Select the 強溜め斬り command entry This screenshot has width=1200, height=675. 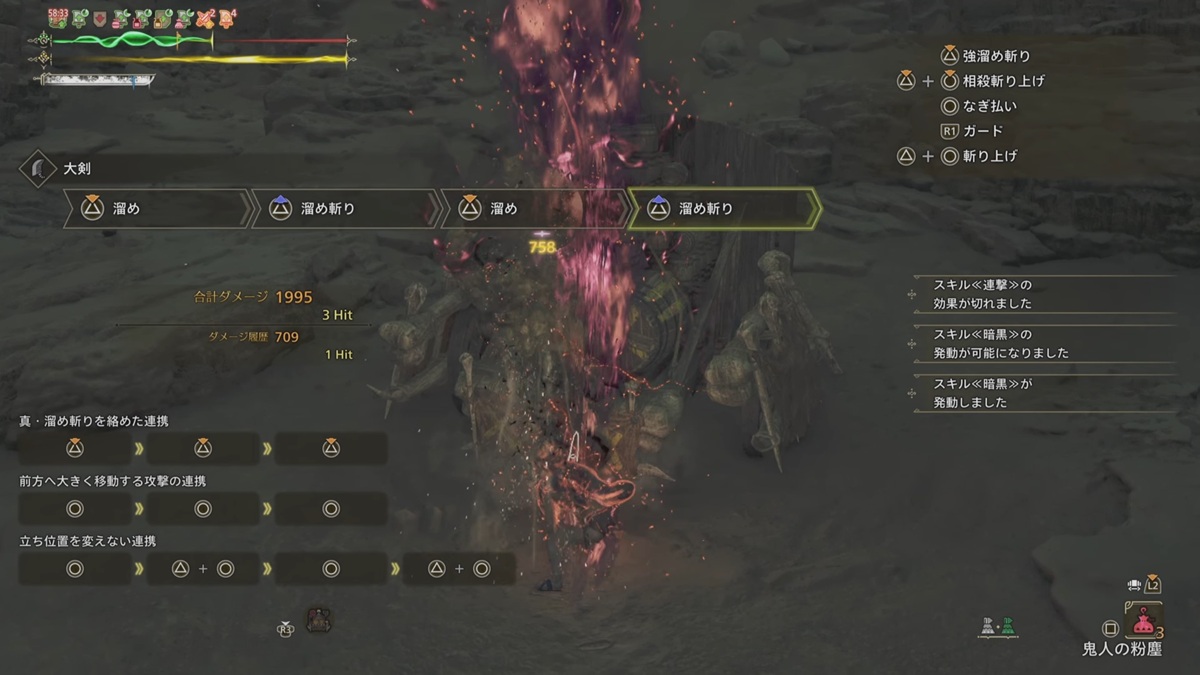tap(996, 56)
